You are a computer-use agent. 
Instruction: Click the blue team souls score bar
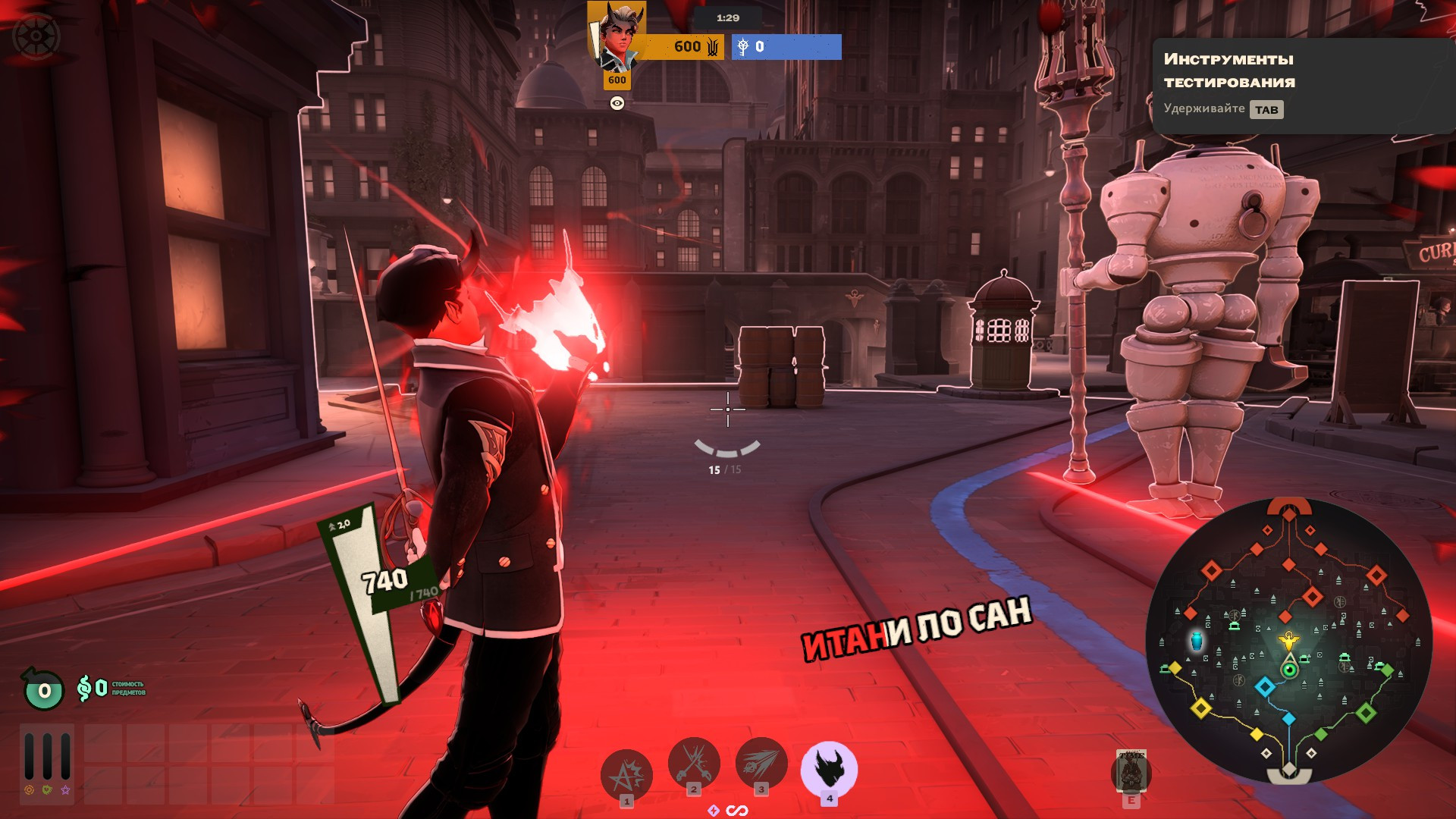coord(786,47)
